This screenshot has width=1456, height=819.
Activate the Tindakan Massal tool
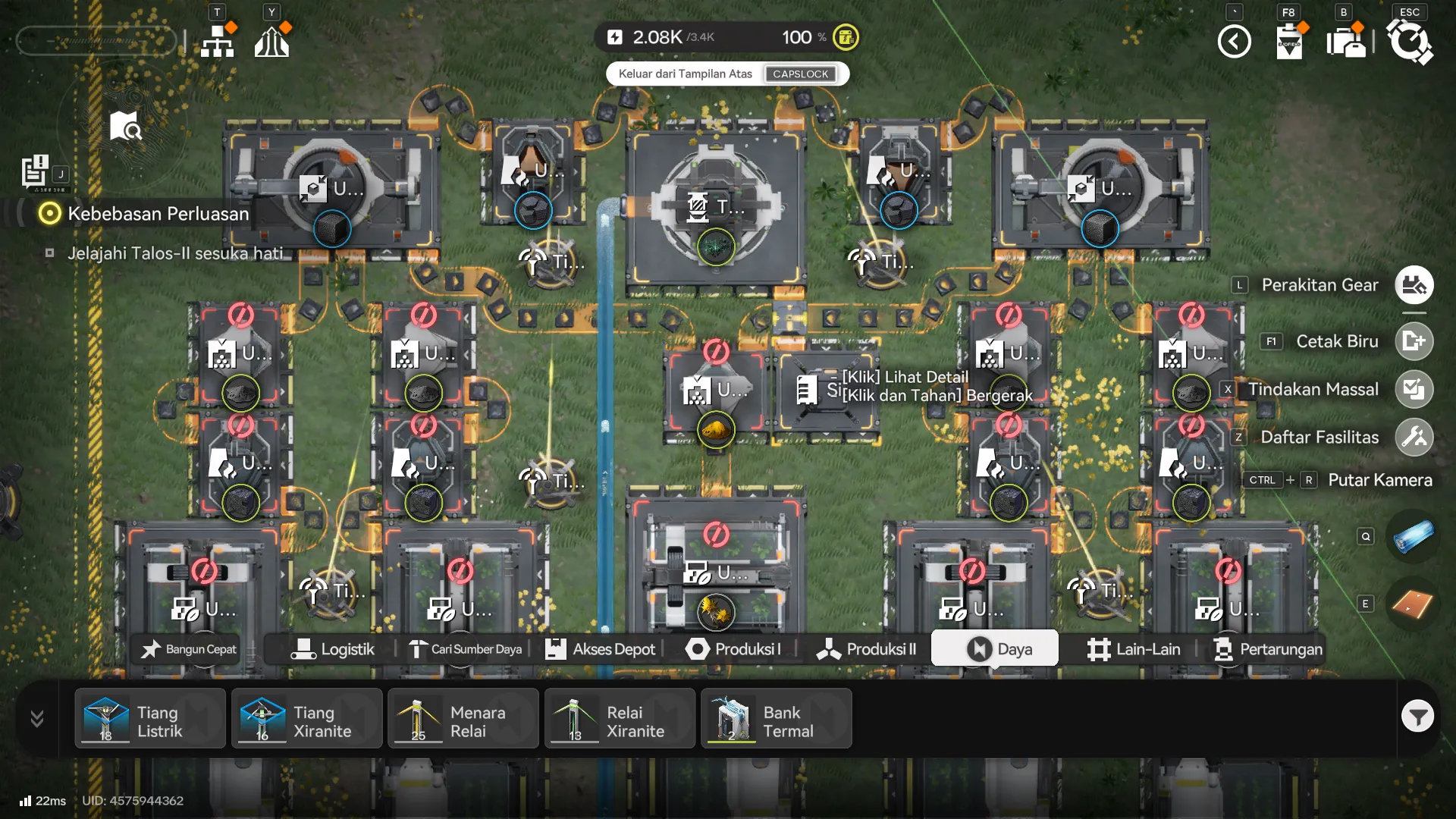tap(1414, 389)
